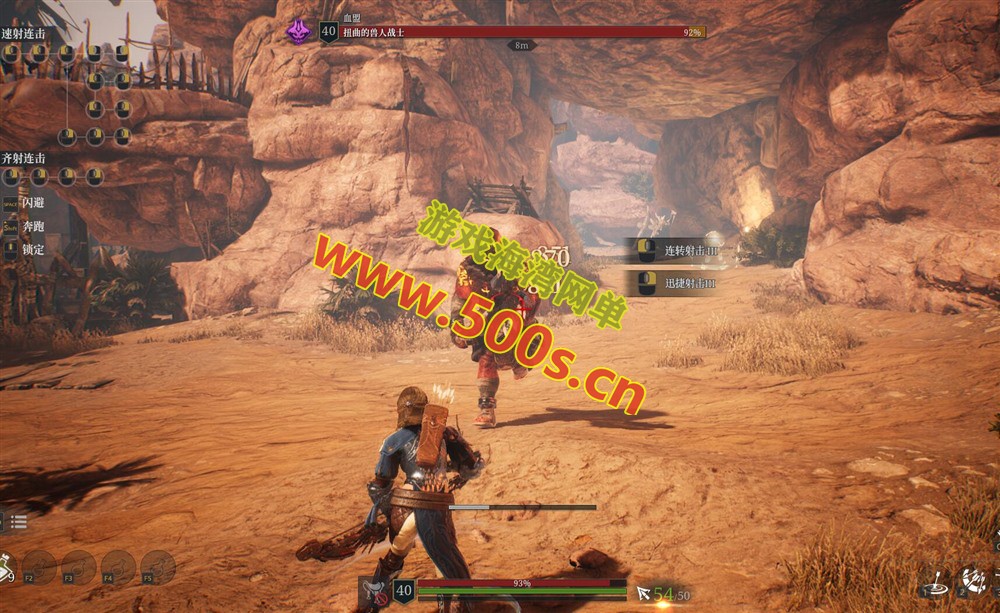Select the F5 quick-item slot
Image resolution: width=1000 pixels, height=613 pixels.
tap(157, 567)
